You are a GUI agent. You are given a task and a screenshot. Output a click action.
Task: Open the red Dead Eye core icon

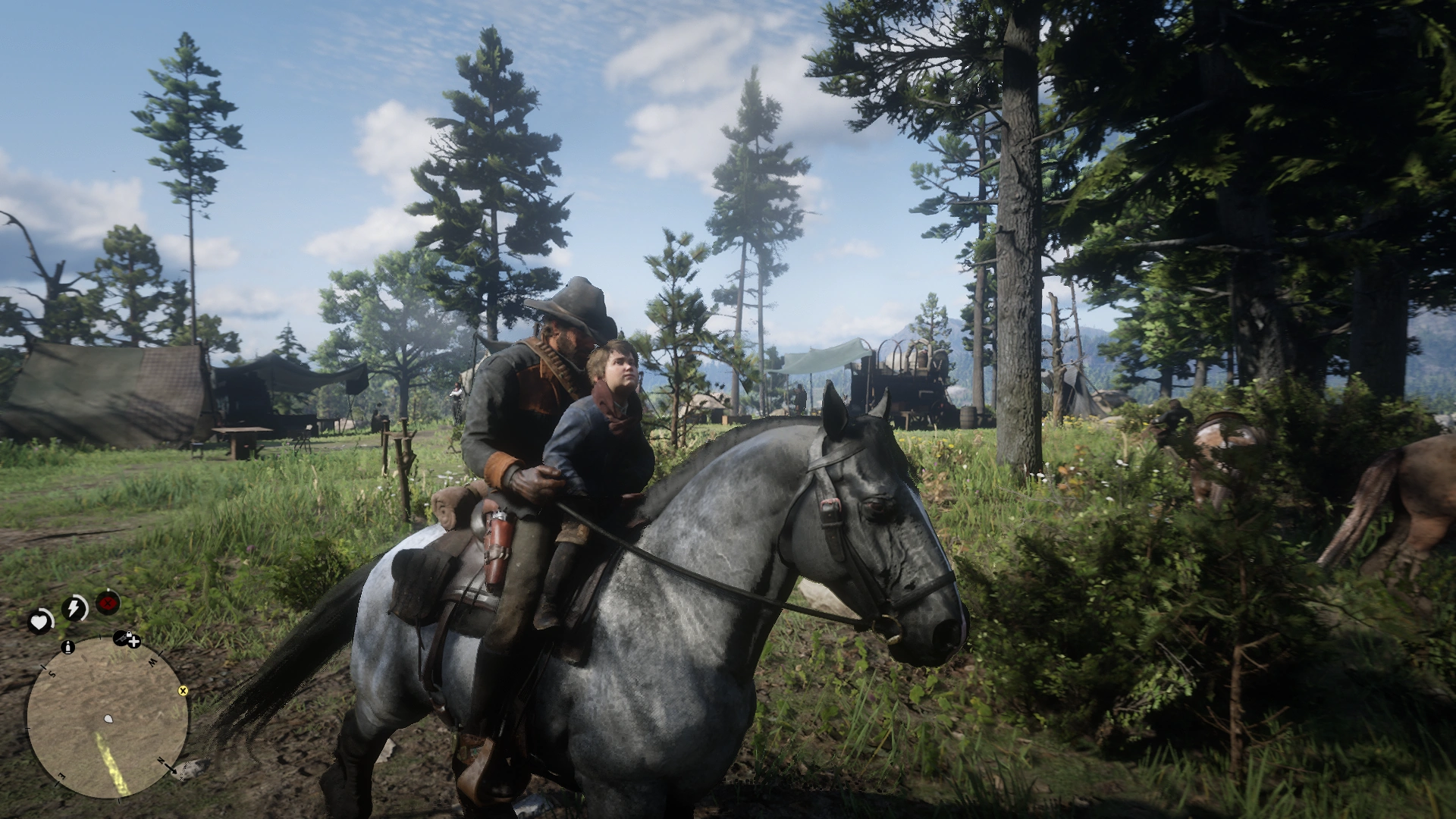(x=107, y=604)
